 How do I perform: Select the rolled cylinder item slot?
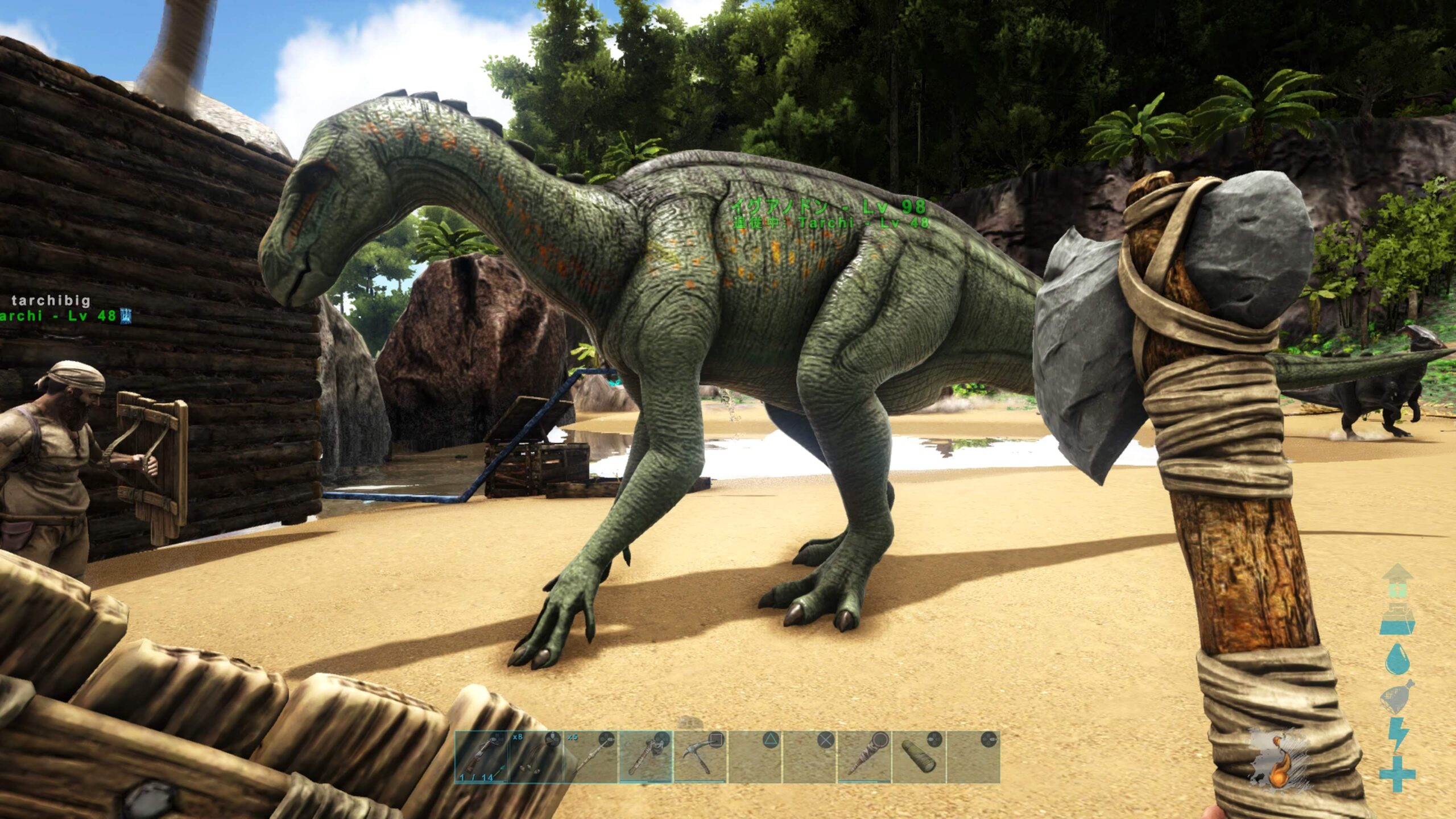click(919, 757)
